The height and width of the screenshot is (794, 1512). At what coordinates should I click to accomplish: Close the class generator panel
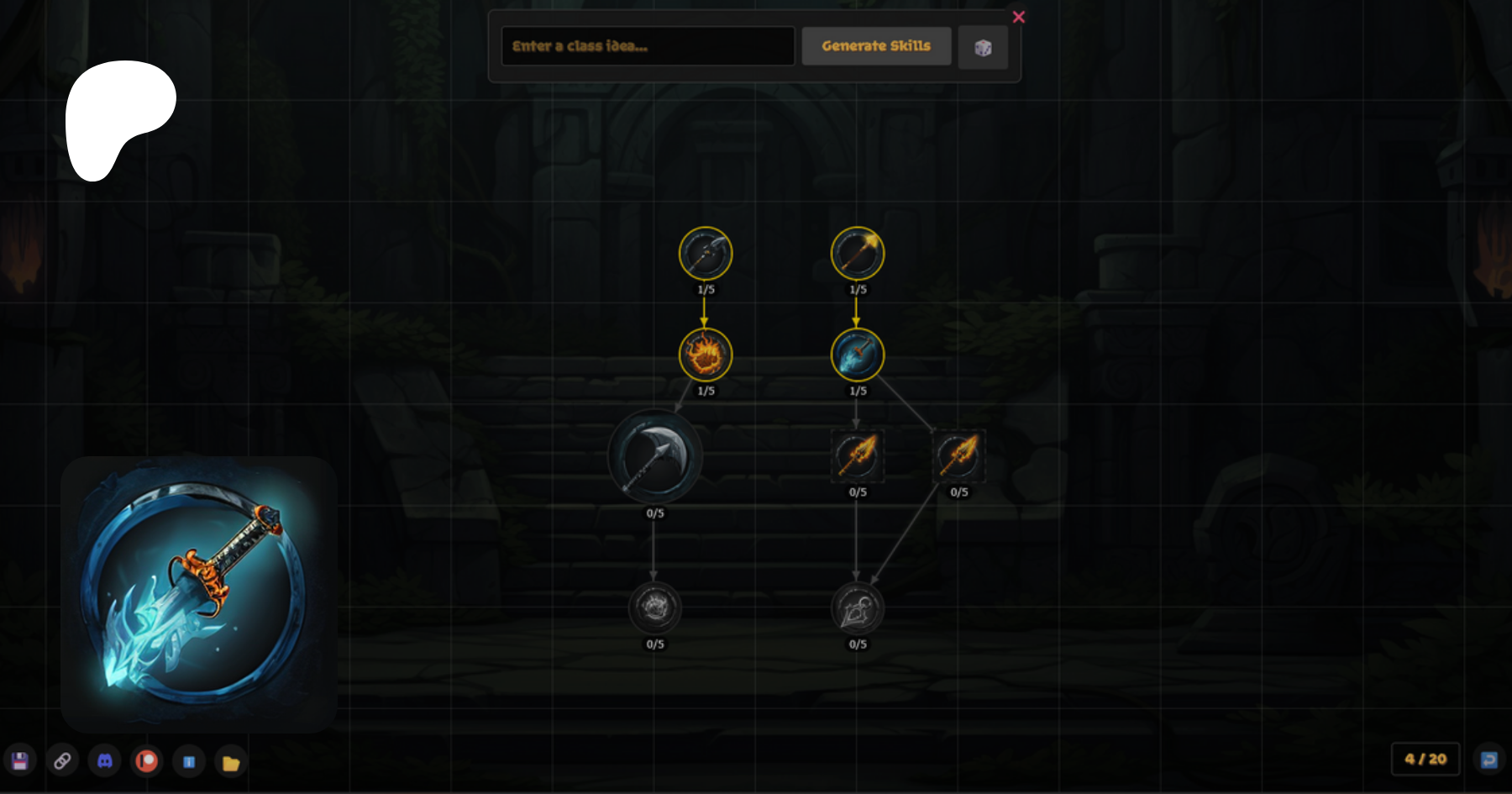1018,17
